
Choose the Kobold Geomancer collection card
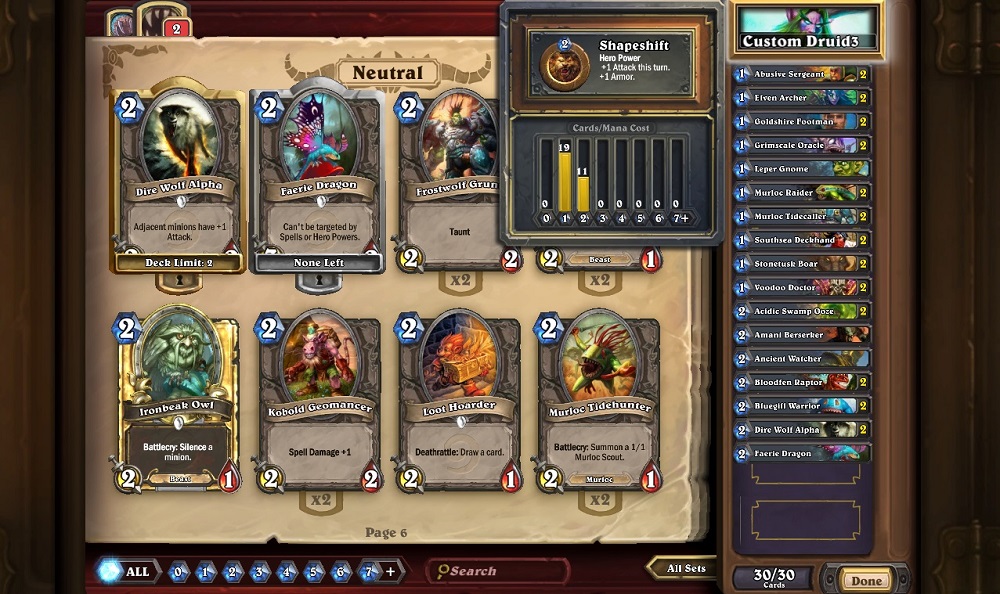coord(319,400)
